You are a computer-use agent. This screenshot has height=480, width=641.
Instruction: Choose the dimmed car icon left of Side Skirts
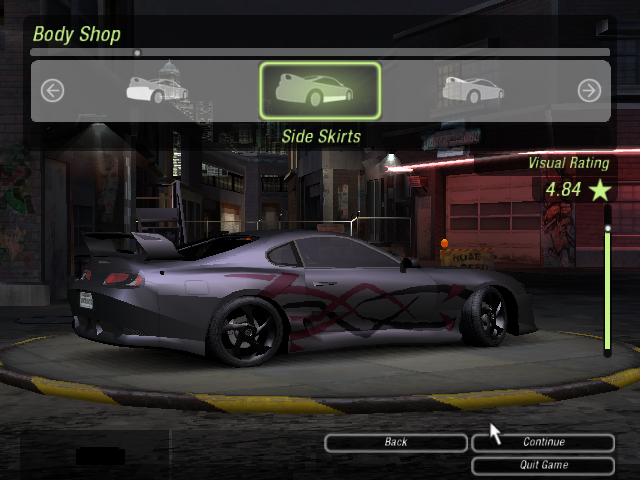pyautogui.click(x=157, y=91)
